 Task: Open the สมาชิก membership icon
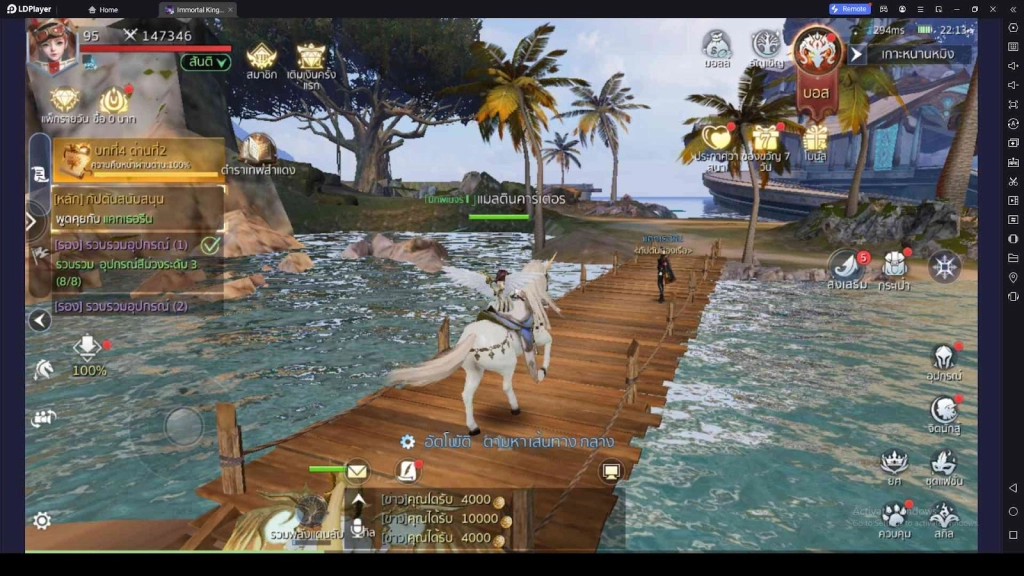click(261, 59)
